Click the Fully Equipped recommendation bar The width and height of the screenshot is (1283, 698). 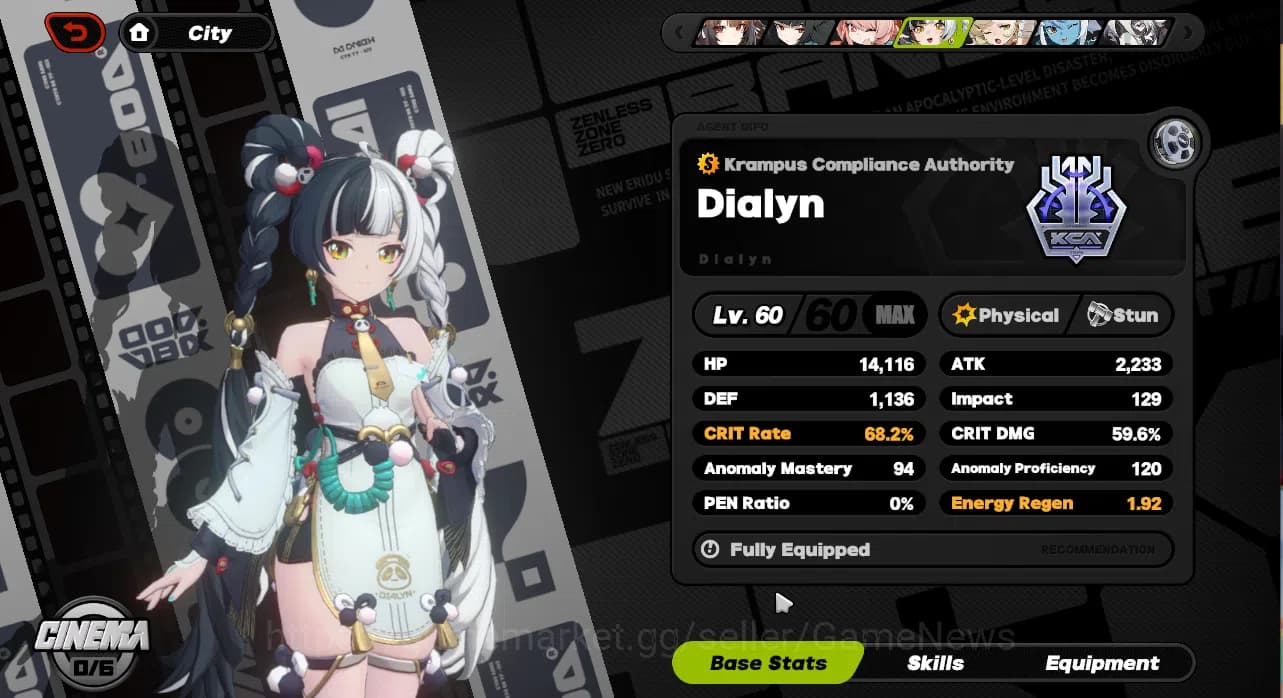pyautogui.click(x=932, y=549)
